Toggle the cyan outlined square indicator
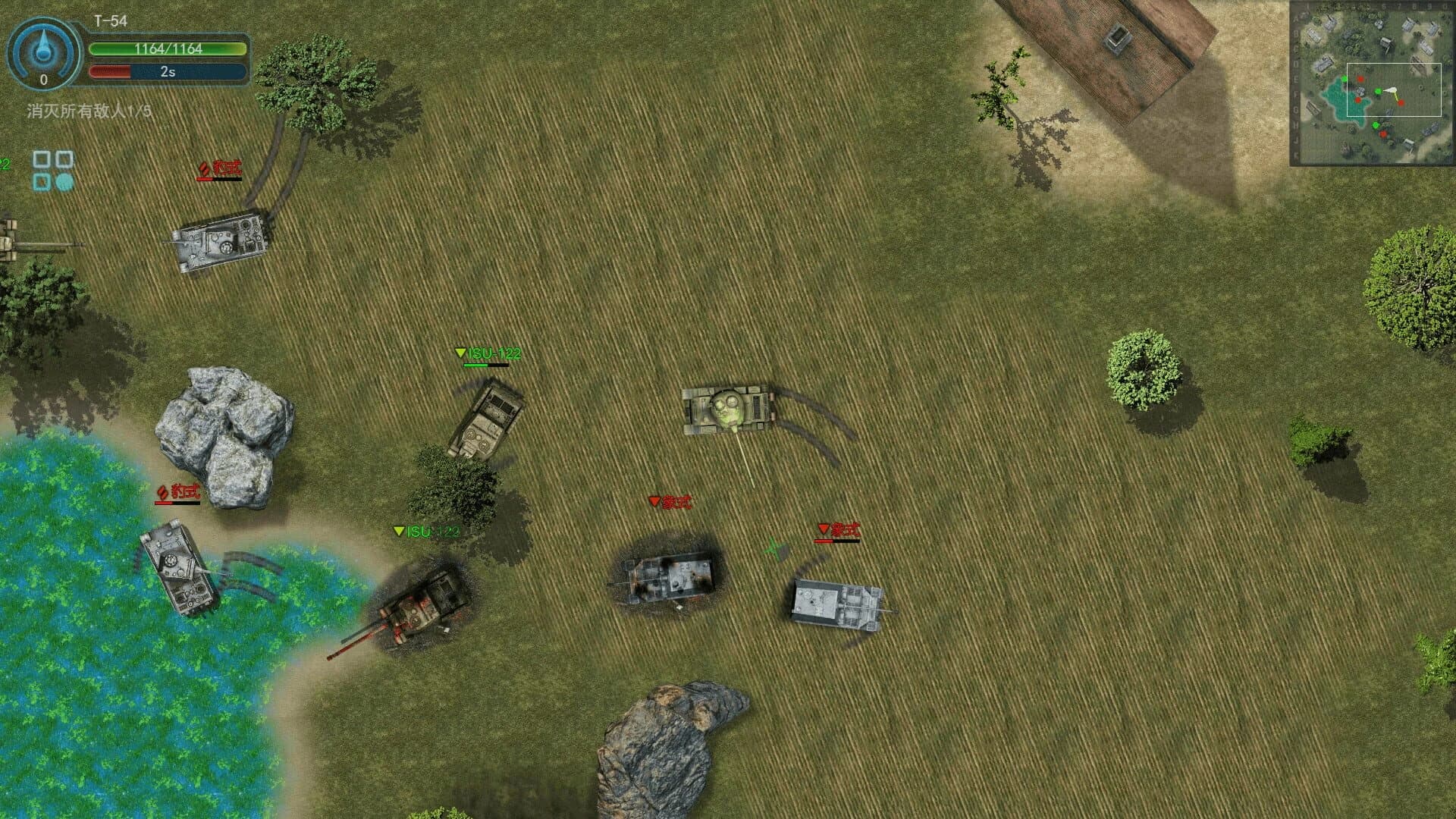The height and width of the screenshot is (819, 1456). point(42,181)
